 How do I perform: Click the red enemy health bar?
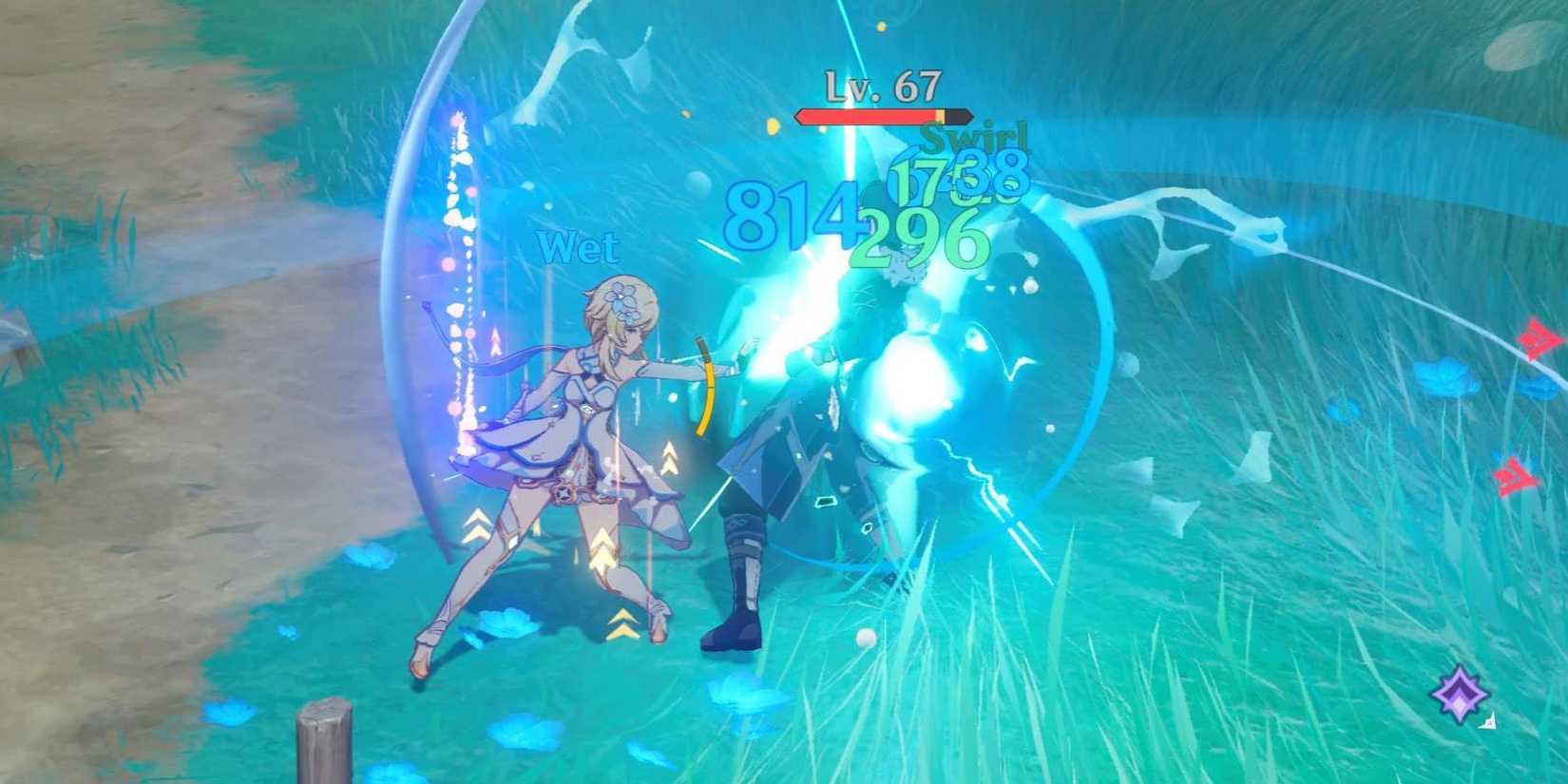tap(865, 116)
